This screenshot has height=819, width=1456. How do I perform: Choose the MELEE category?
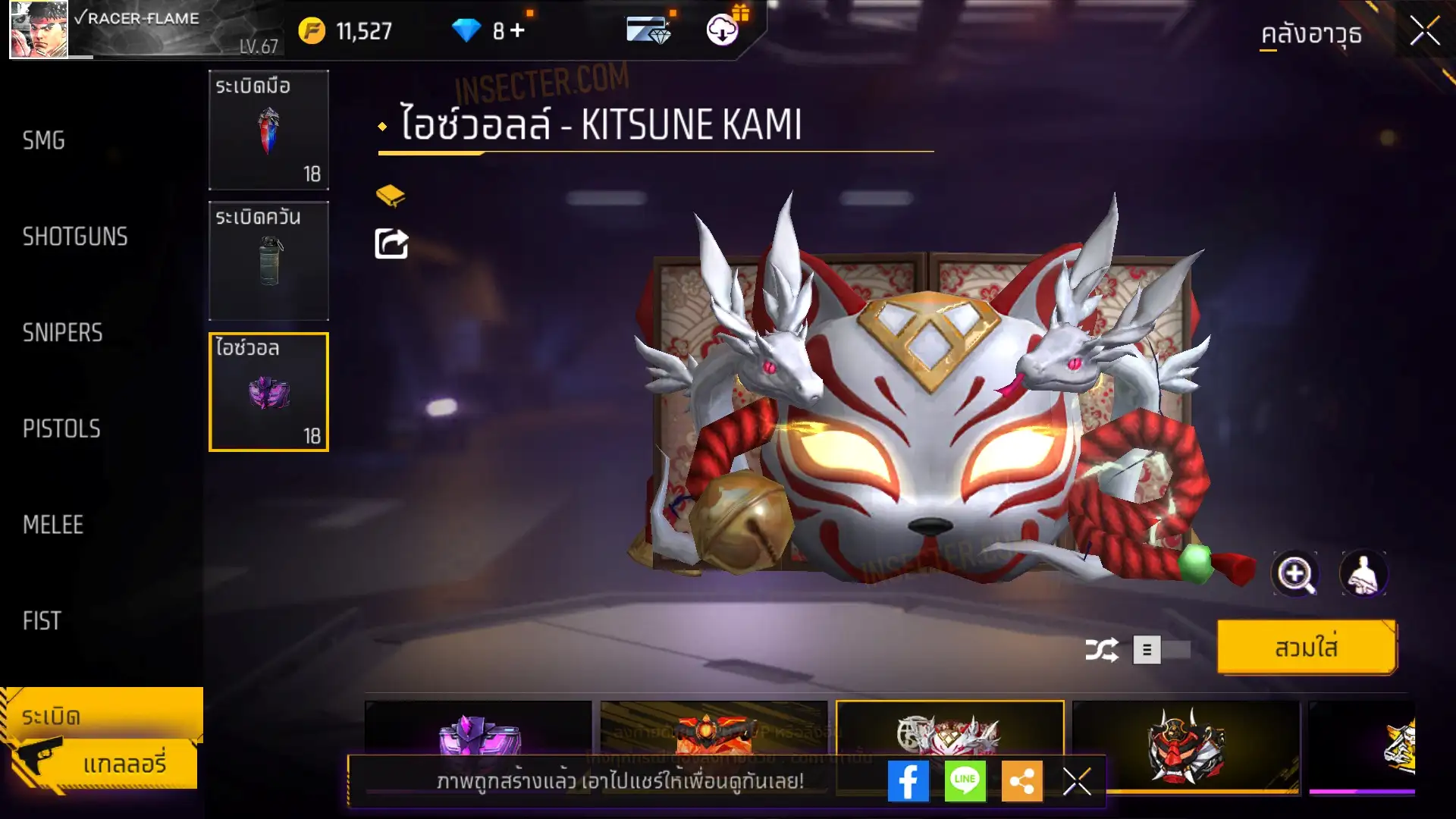pos(53,525)
